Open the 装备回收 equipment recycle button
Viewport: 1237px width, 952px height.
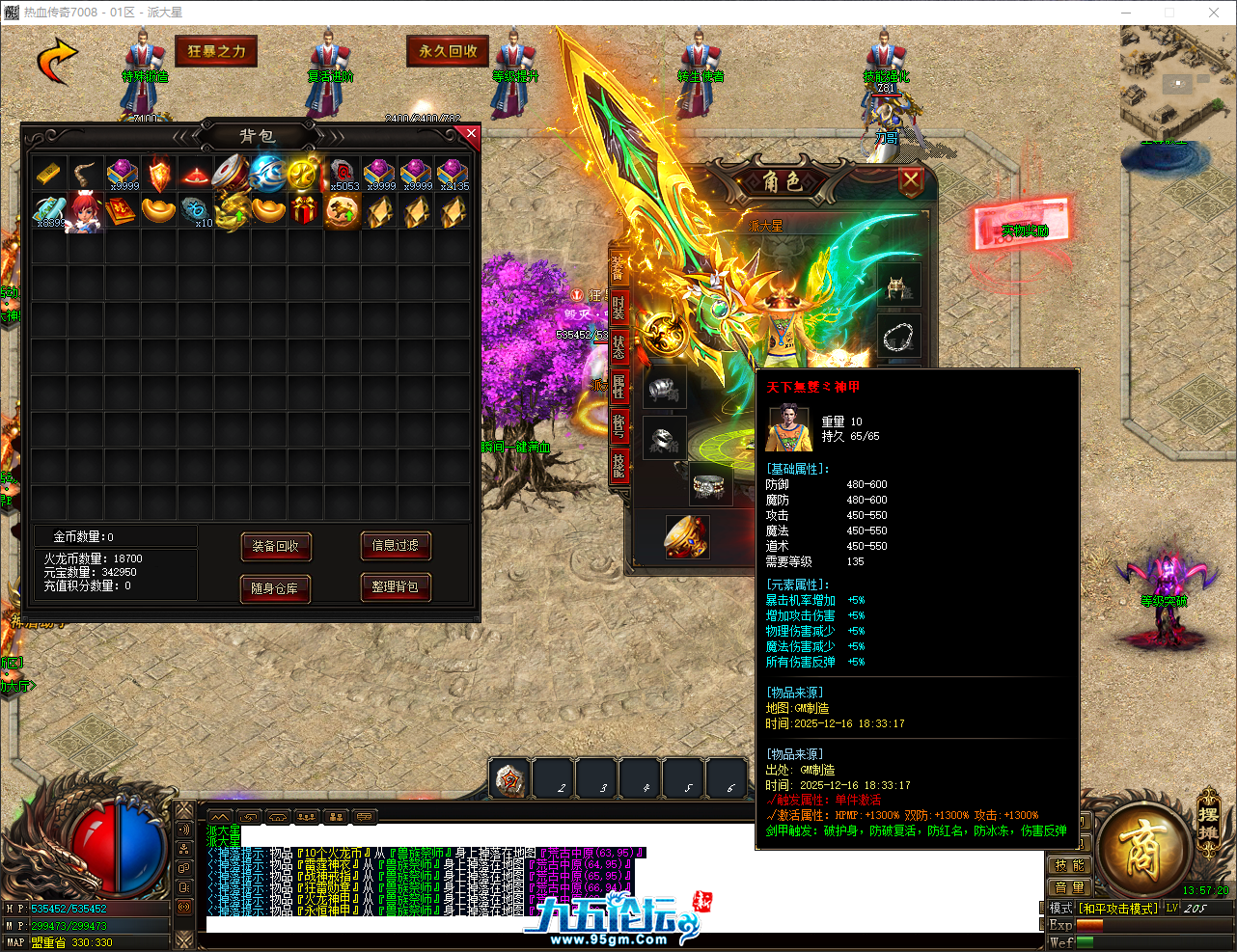pos(275,546)
